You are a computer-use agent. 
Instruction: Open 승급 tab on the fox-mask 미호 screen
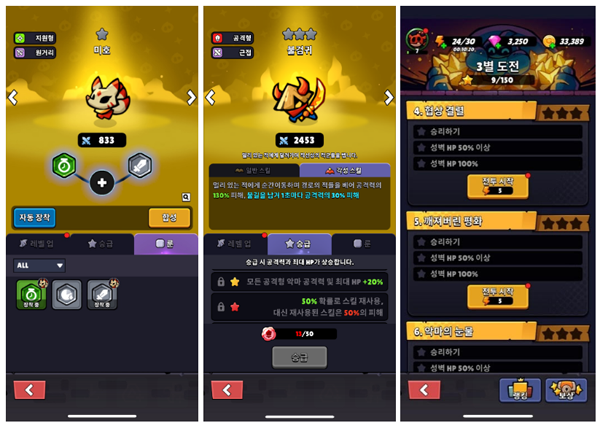103,243
